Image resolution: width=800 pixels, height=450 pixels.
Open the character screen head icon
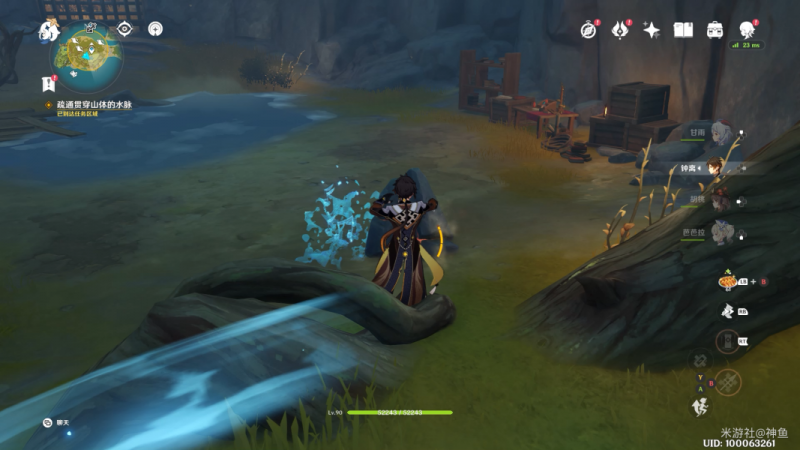point(746,30)
